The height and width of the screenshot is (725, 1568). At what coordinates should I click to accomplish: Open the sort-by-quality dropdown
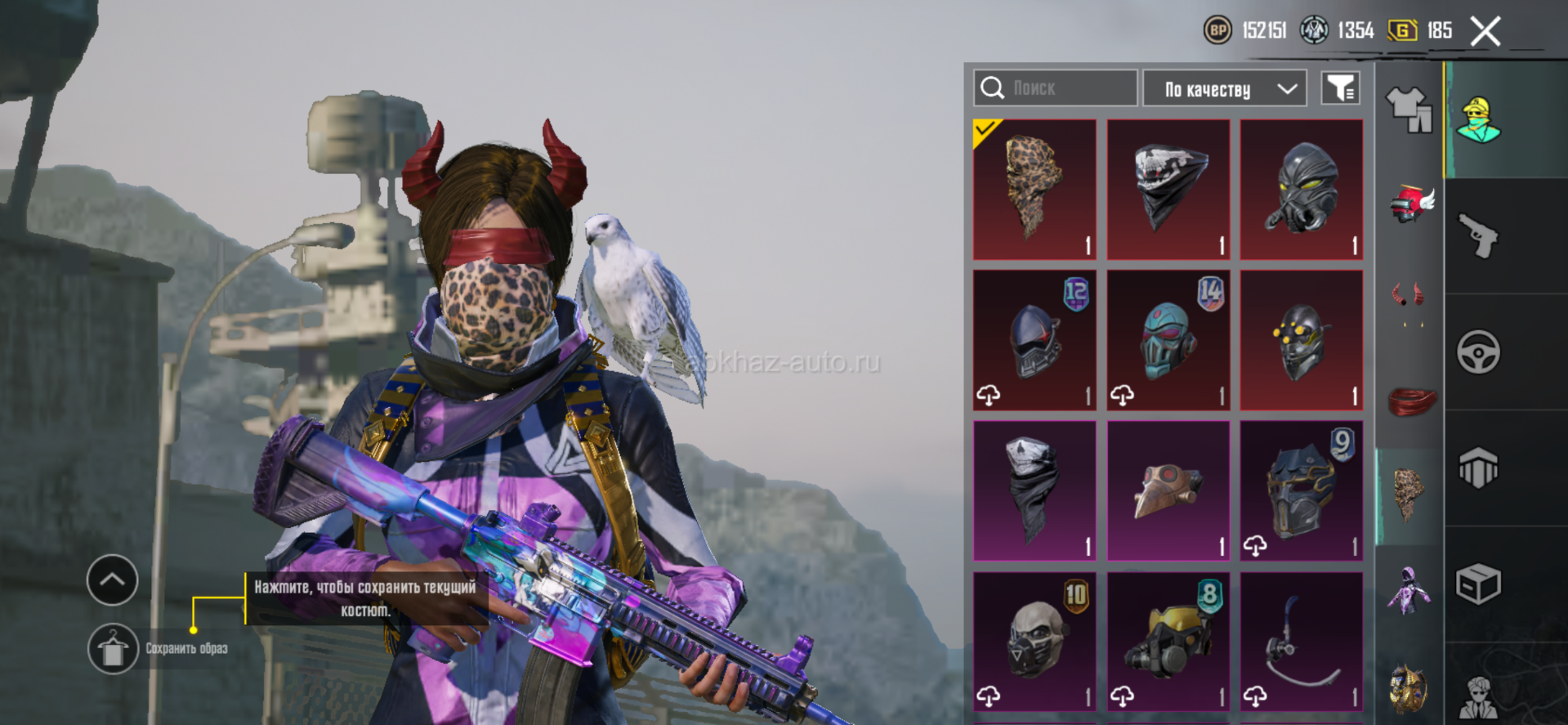[x=1225, y=88]
